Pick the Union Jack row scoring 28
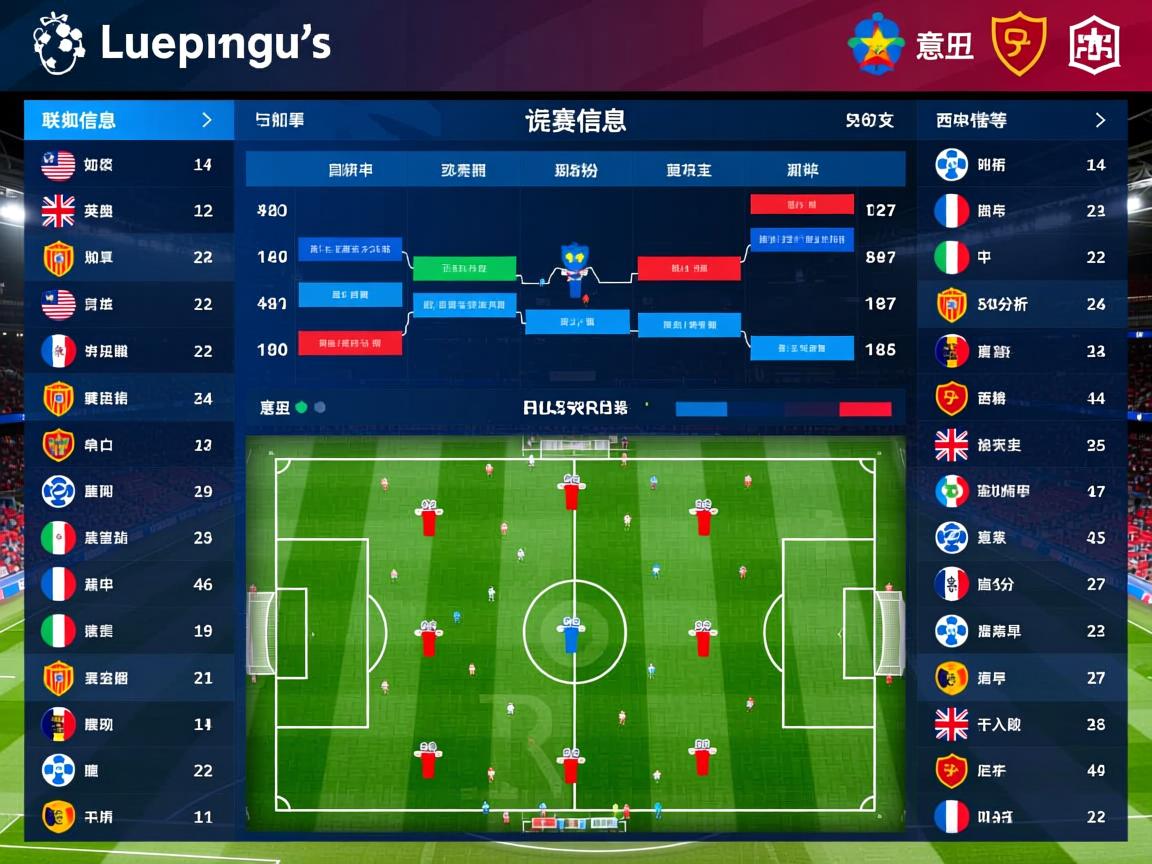This screenshot has width=1152, height=864. coord(1022,724)
